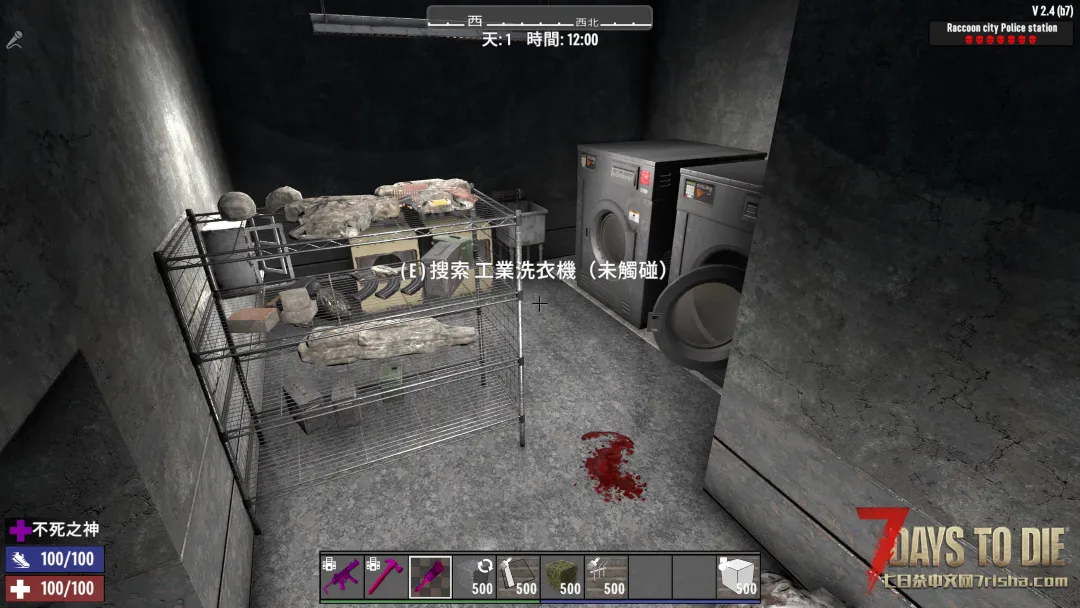This screenshot has height=608, width=1080.
Task: Select the wireframe block slot with rotate arrows
Action: (x=474, y=577)
